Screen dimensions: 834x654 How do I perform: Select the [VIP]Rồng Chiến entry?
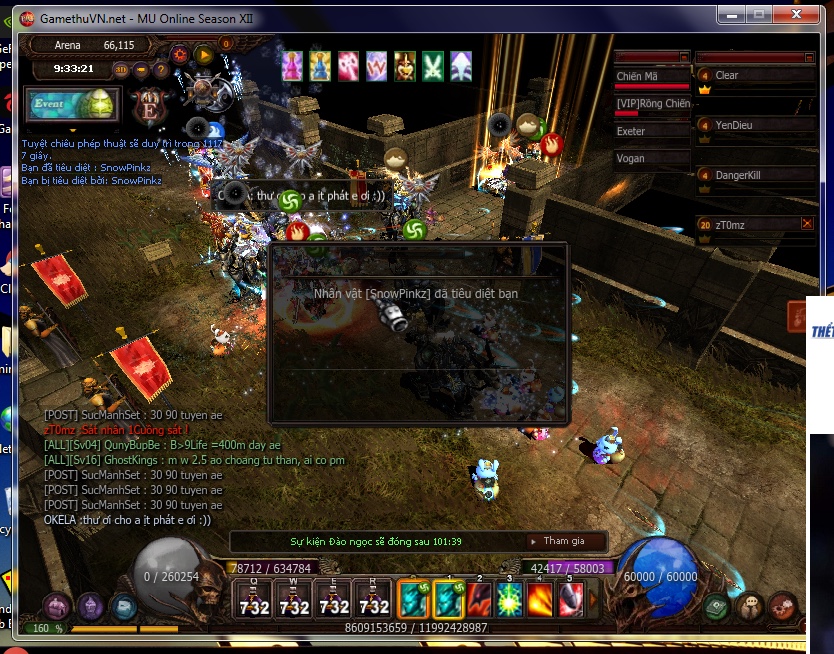click(652, 104)
